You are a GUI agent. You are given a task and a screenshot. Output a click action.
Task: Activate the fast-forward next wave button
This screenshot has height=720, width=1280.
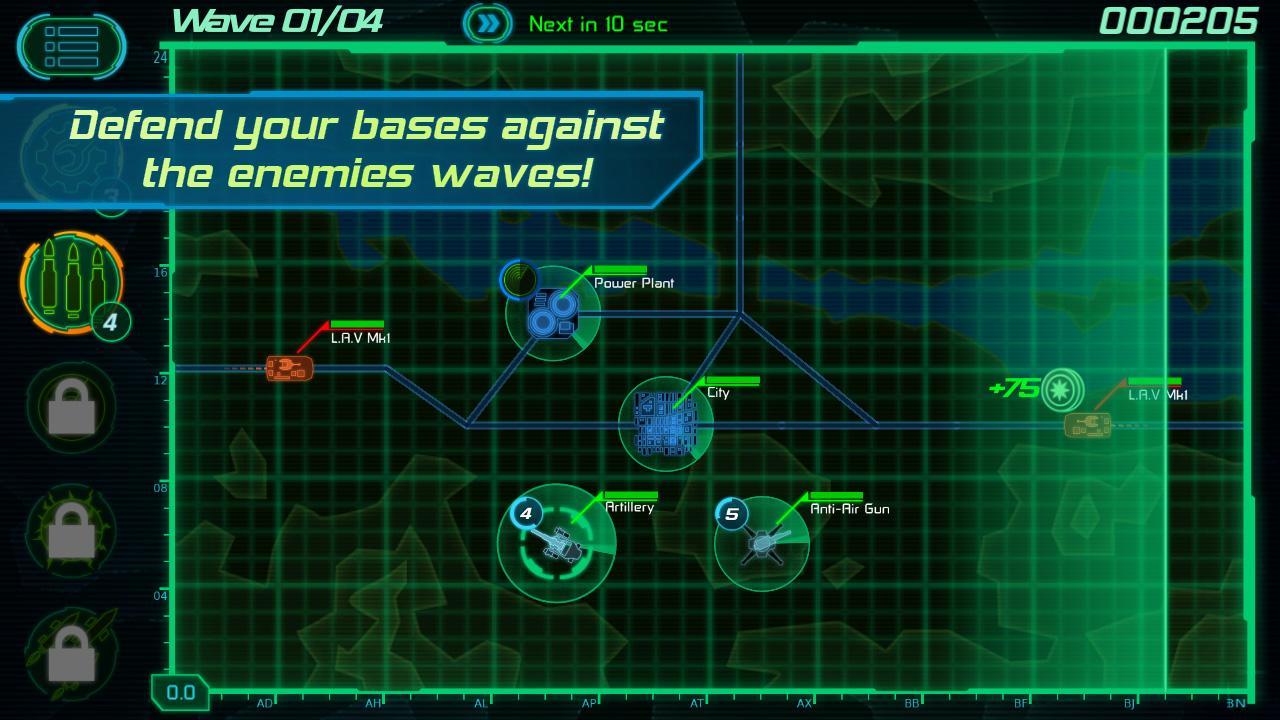487,24
